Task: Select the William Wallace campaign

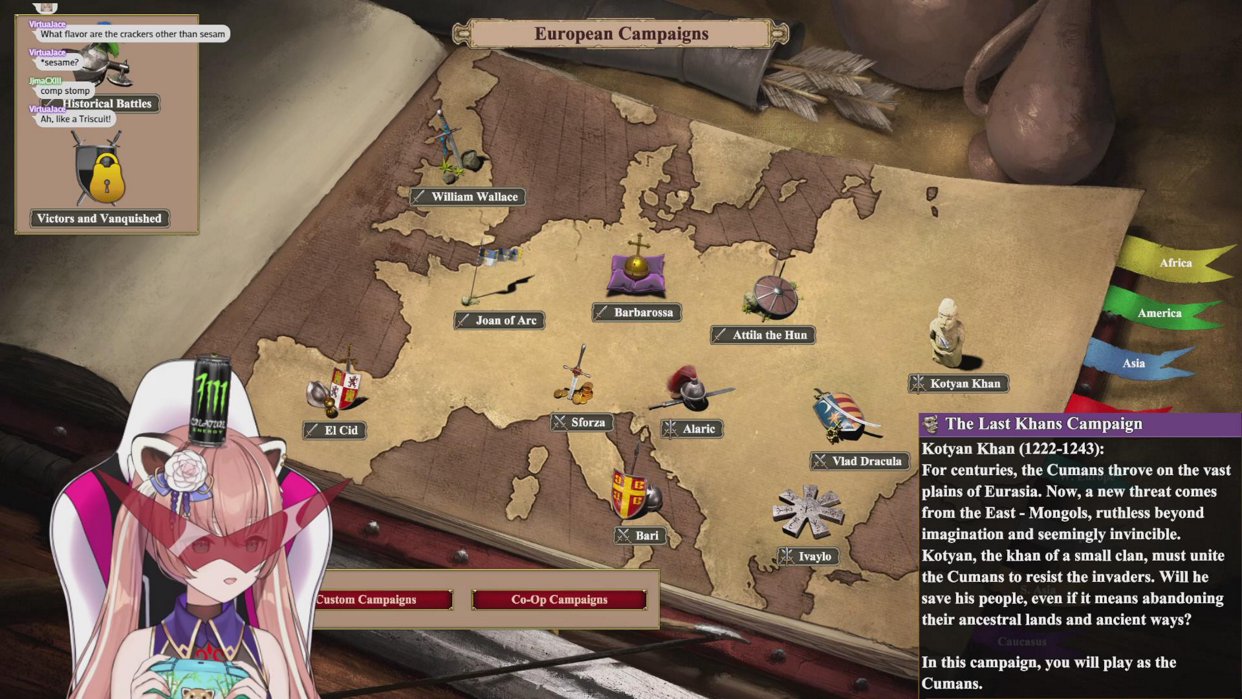Action: pos(468,196)
